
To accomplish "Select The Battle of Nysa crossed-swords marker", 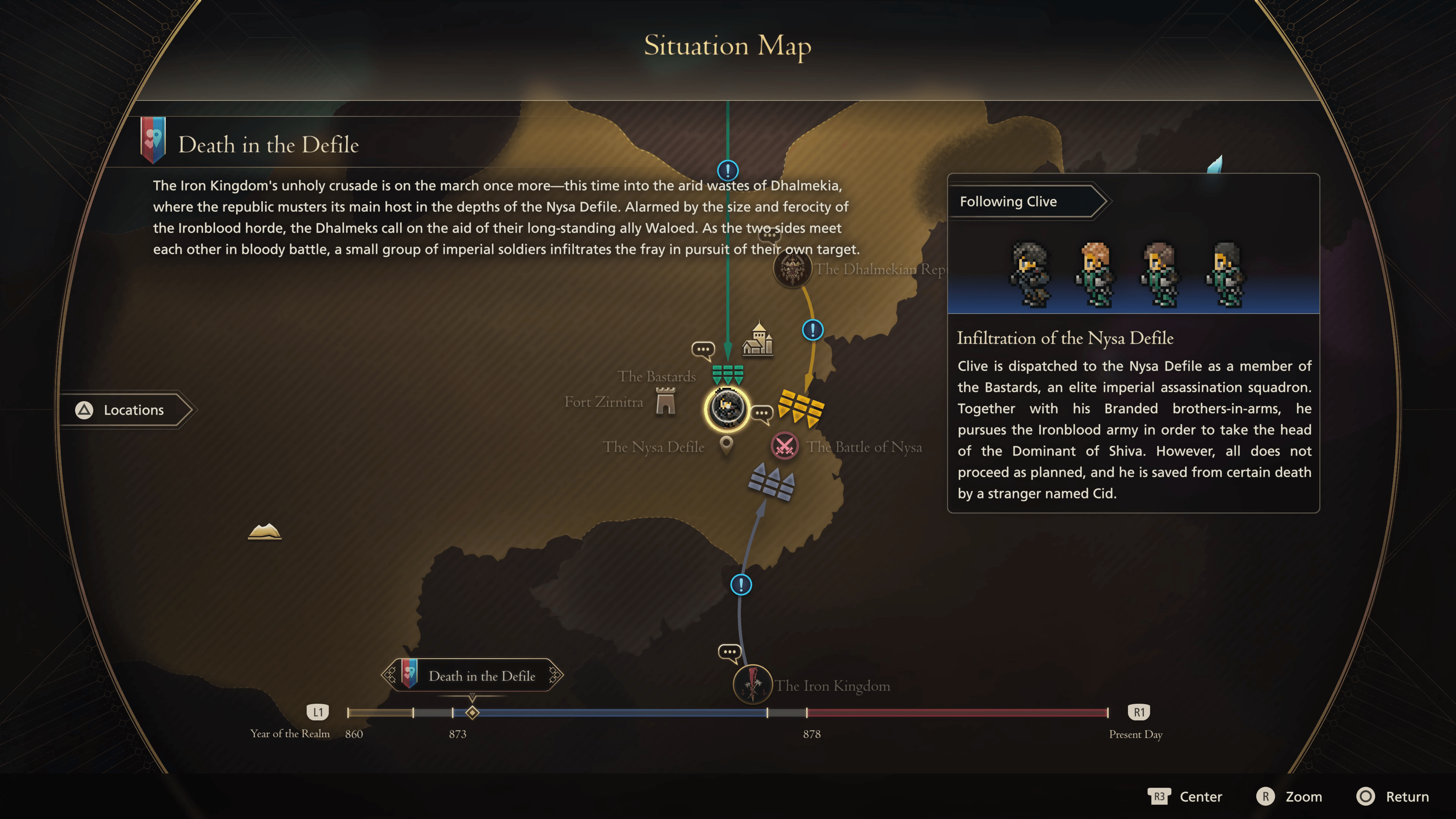I will coord(784,446).
